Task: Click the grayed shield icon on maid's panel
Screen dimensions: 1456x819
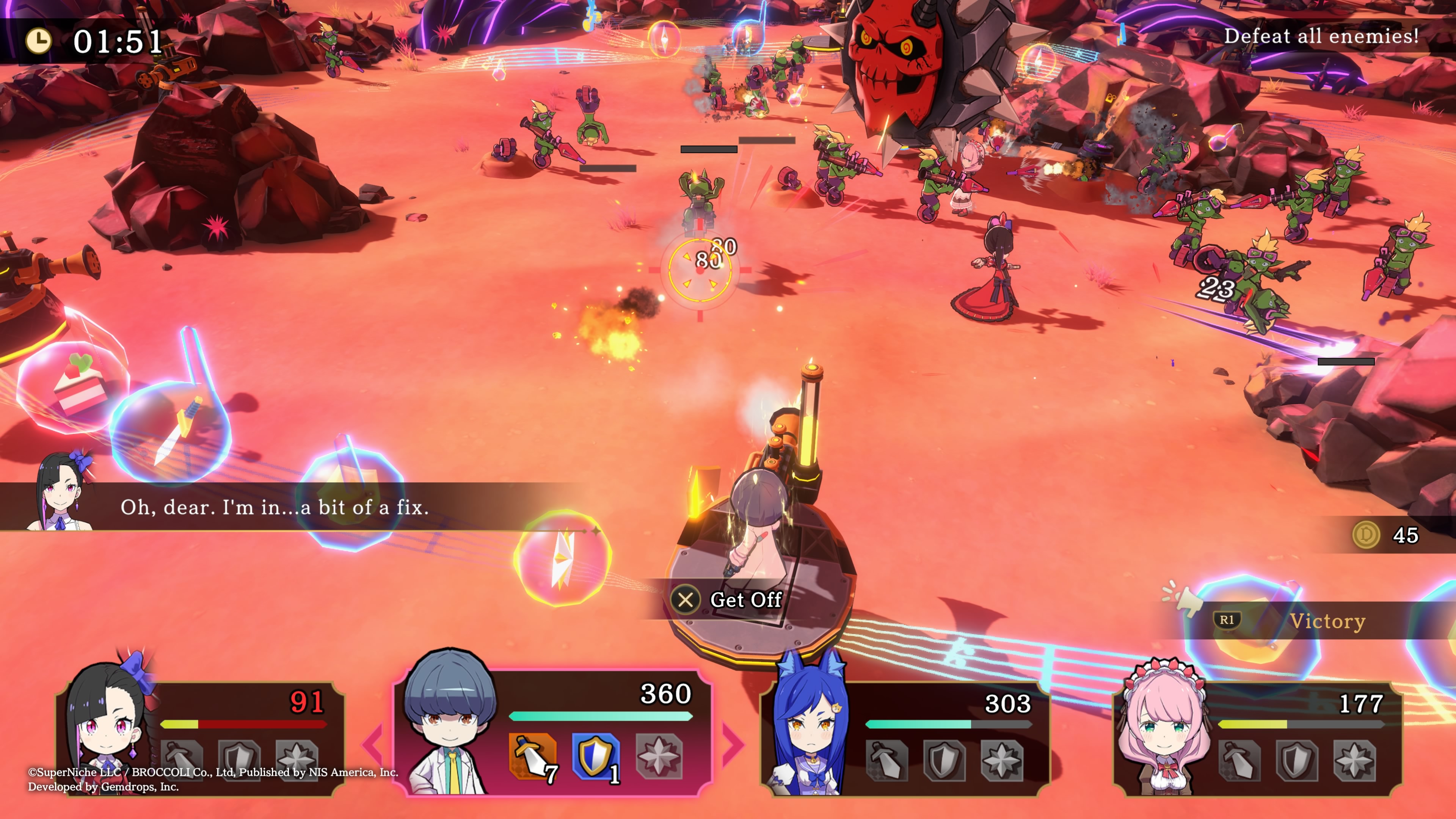Action: tap(1296, 760)
